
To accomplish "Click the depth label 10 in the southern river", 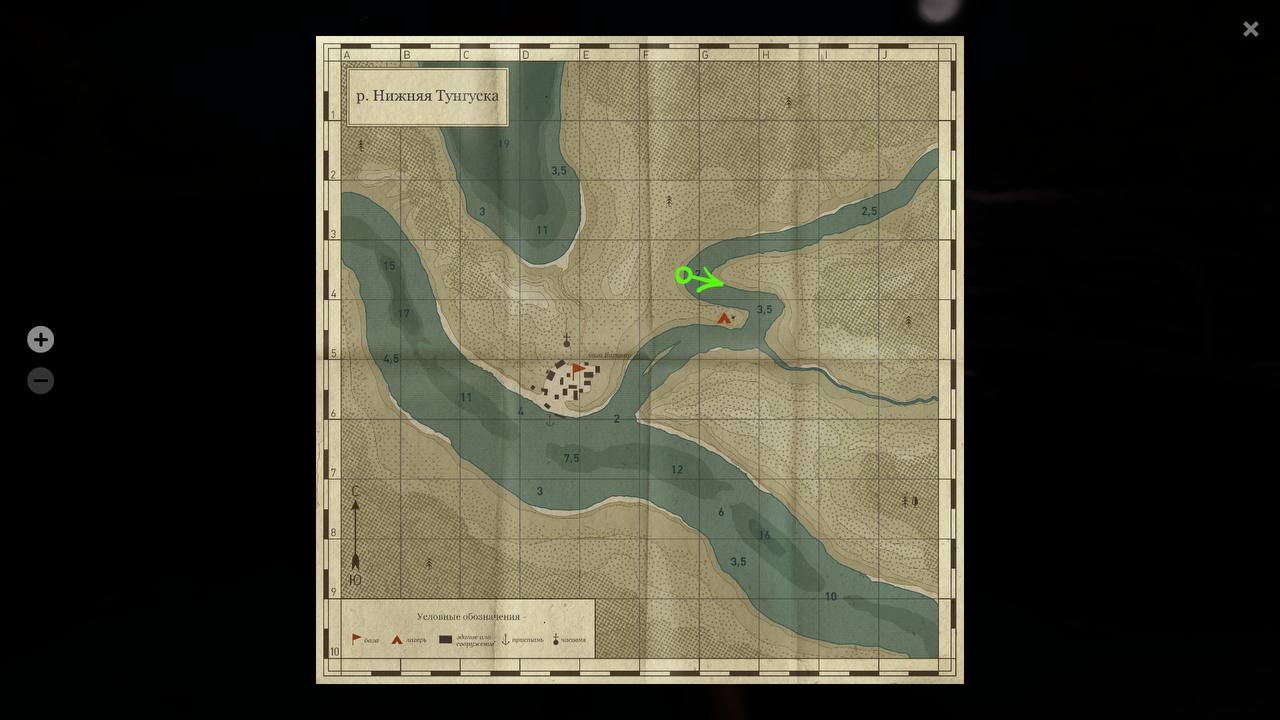I will [829, 595].
